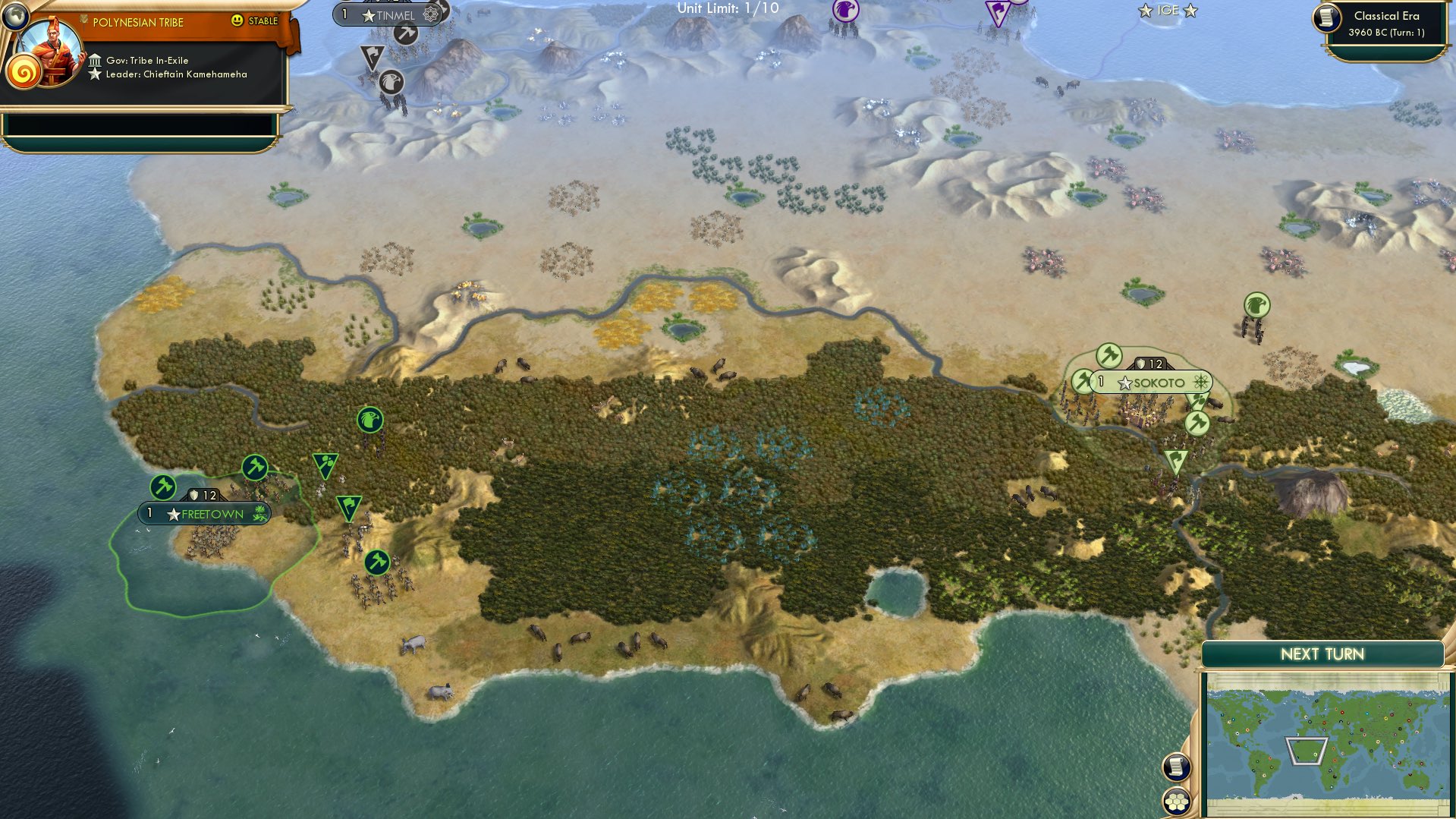Screen dimensions: 1456x819
Task: Click the star icon beside the IGE label
Action: coord(1143,10)
